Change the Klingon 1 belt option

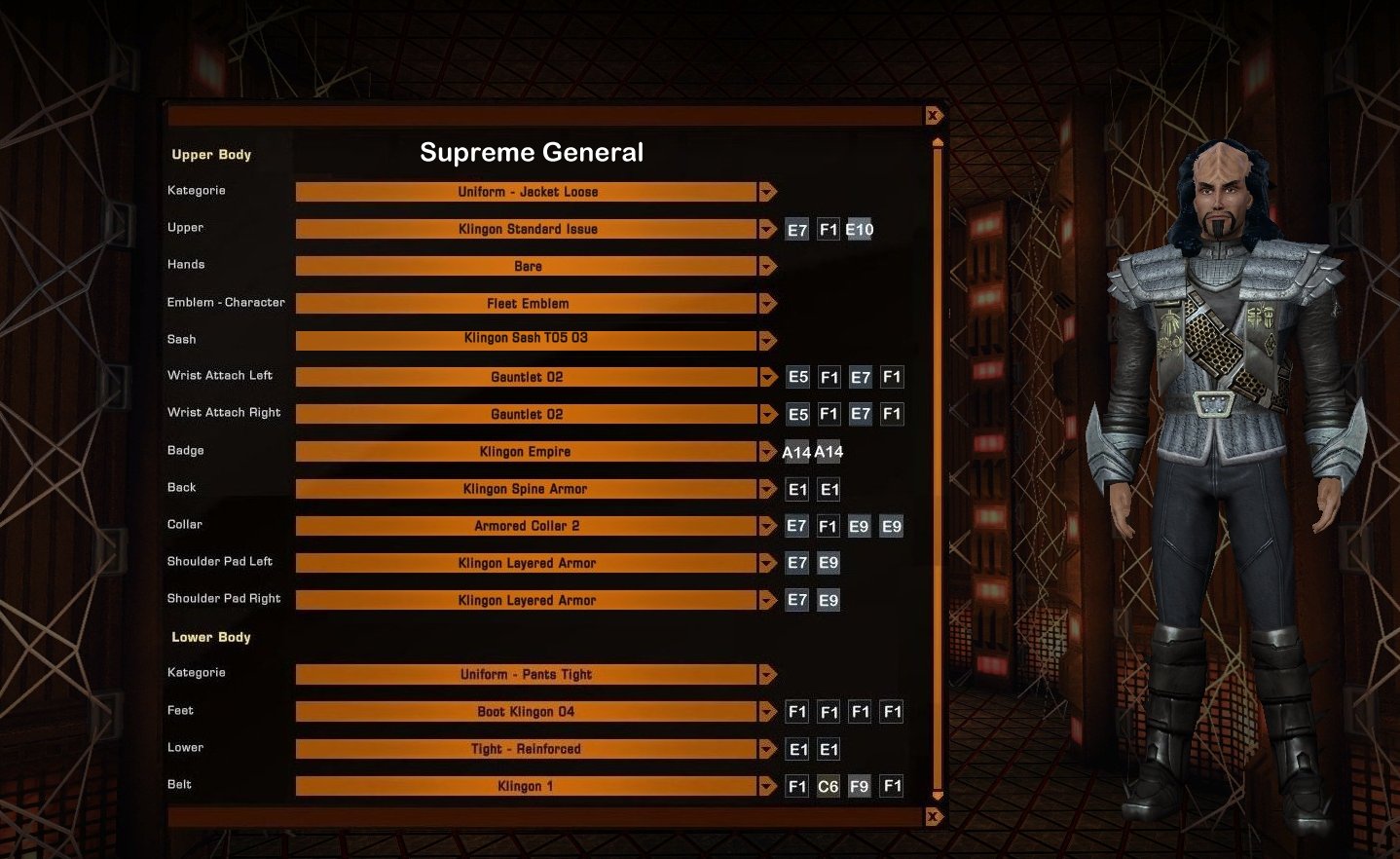tap(527, 786)
